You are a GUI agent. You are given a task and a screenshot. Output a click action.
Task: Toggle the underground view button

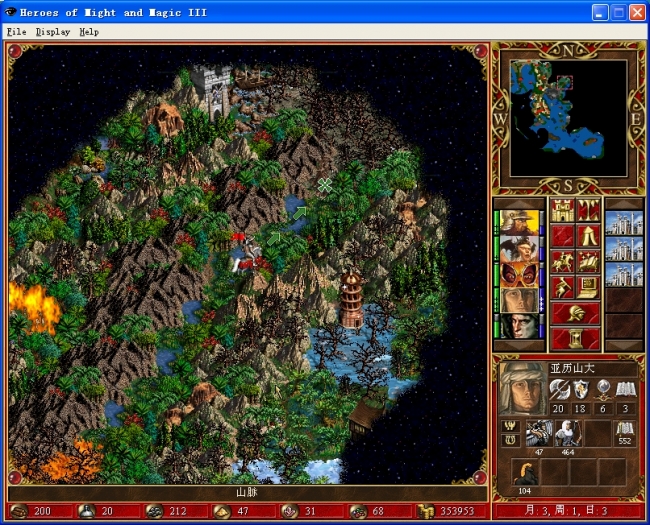click(589, 212)
